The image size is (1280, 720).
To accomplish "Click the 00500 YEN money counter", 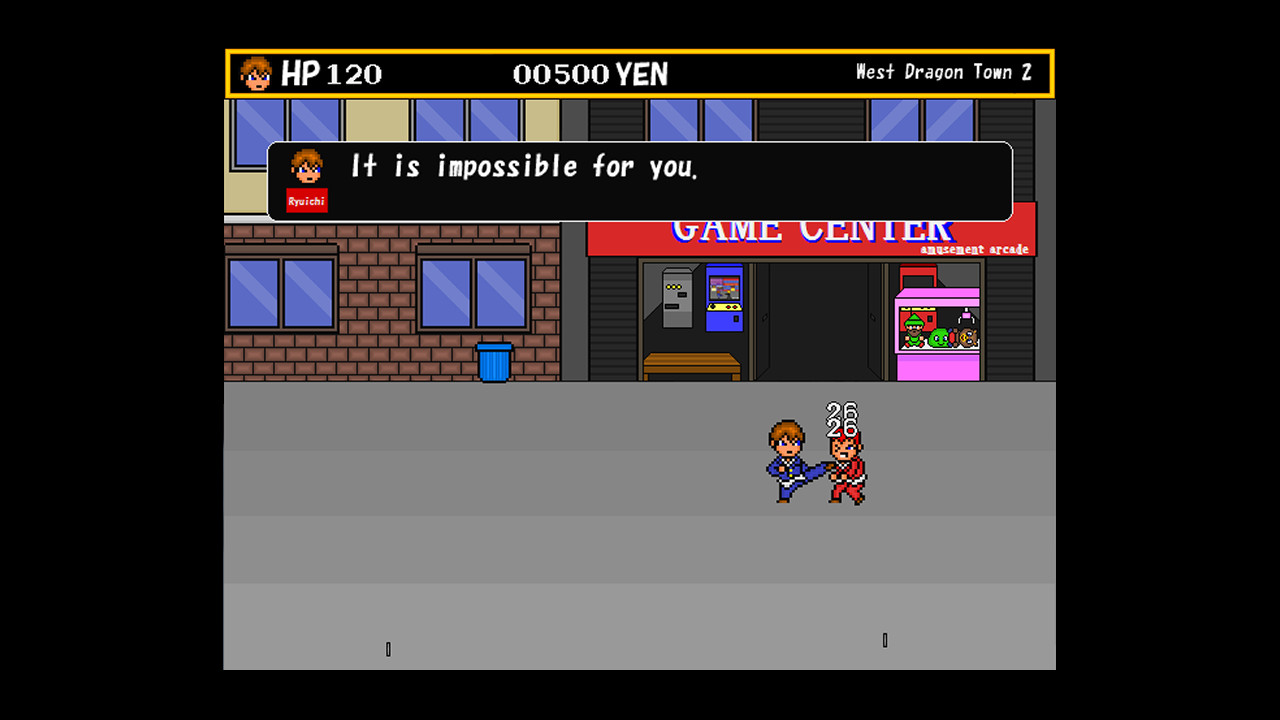I will (x=589, y=72).
